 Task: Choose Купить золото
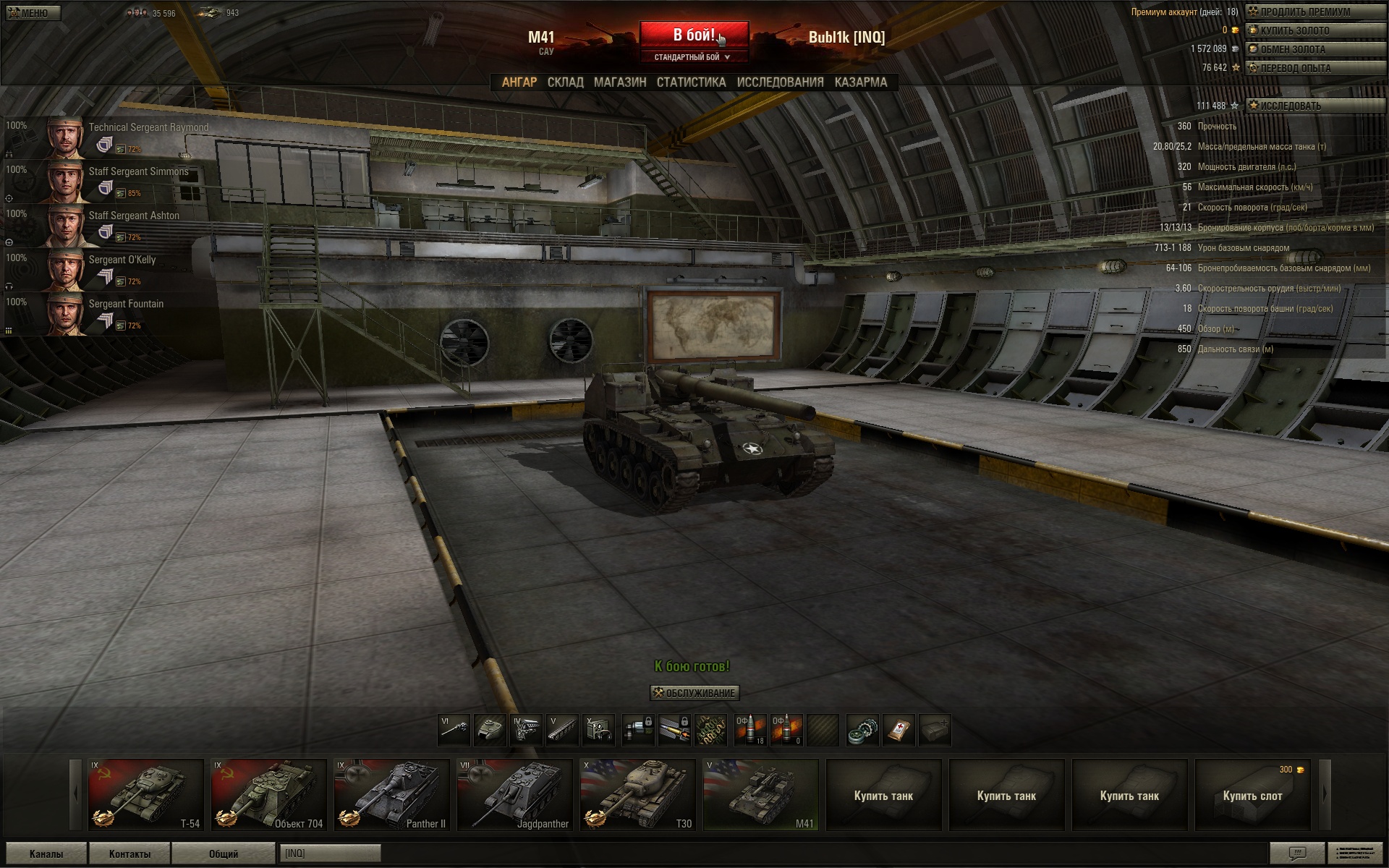[1314, 30]
